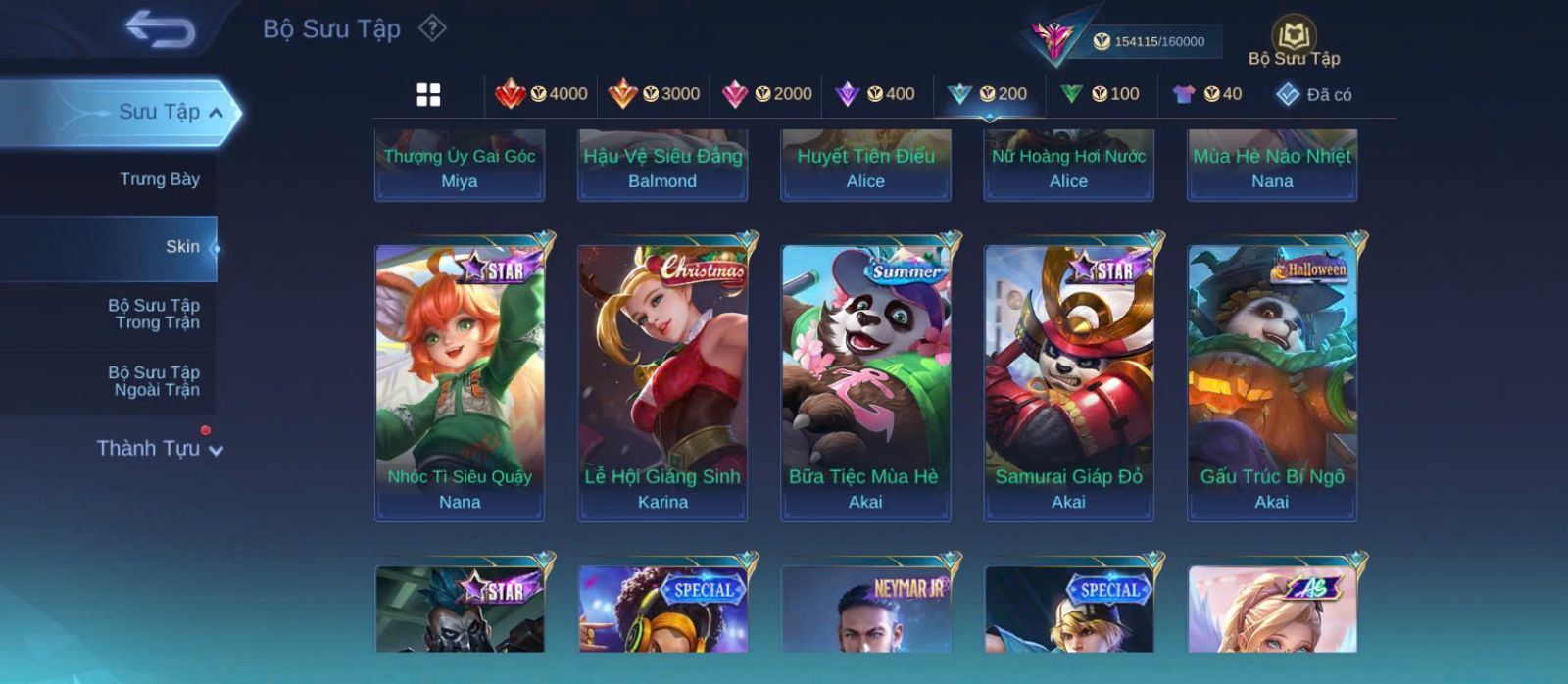This screenshot has width=1568, height=684.
Task: Toggle the Đã có owned filter
Action: click(x=1313, y=94)
